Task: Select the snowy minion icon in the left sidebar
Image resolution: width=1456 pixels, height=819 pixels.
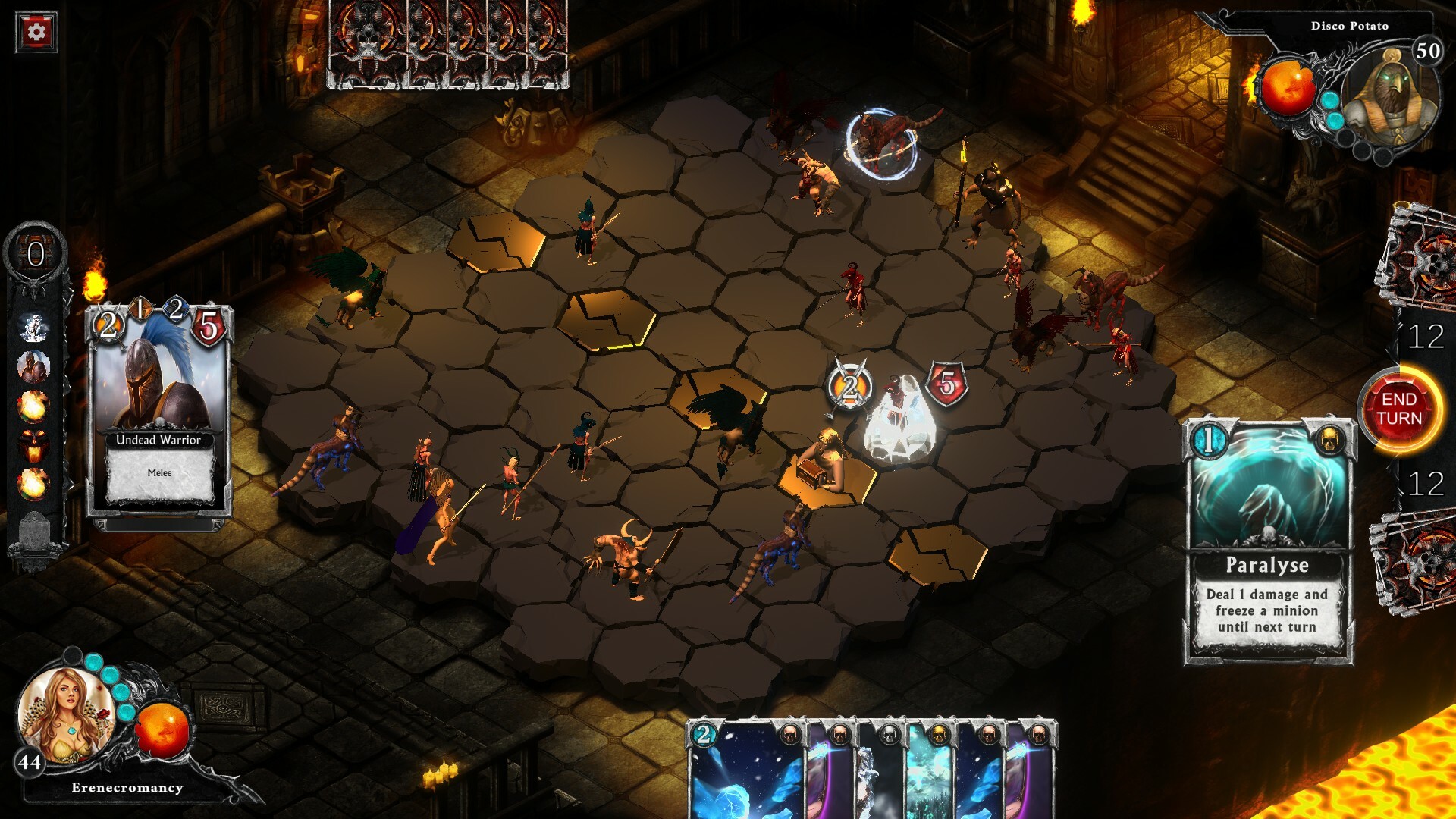Action: point(34,326)
